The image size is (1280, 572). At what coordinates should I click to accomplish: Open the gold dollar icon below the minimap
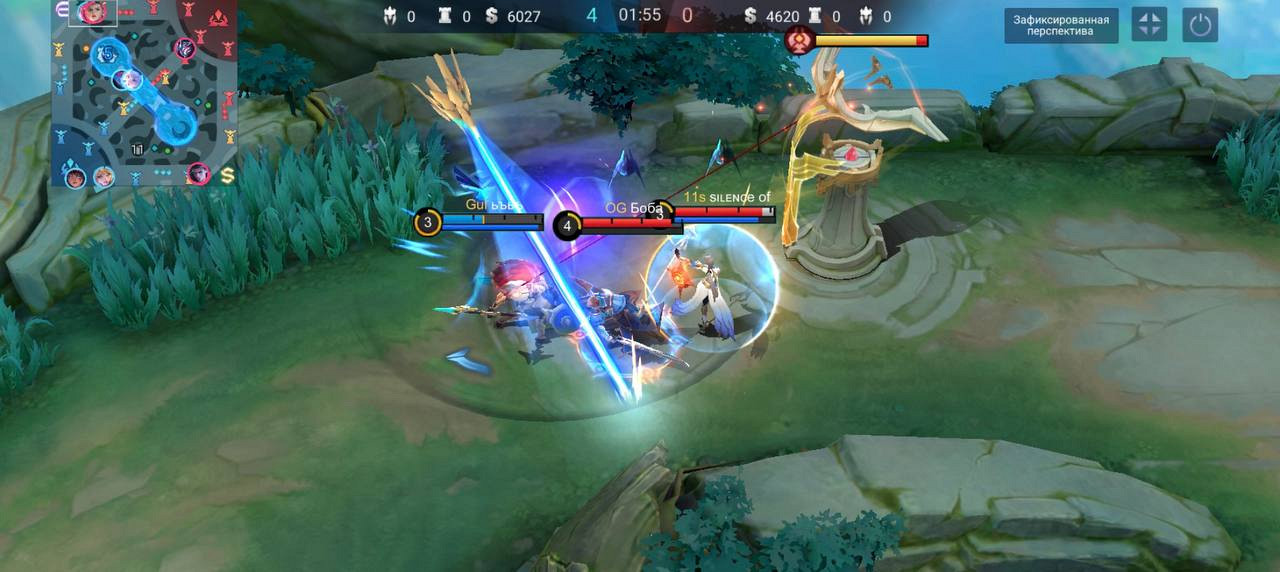tap(228, 176)
